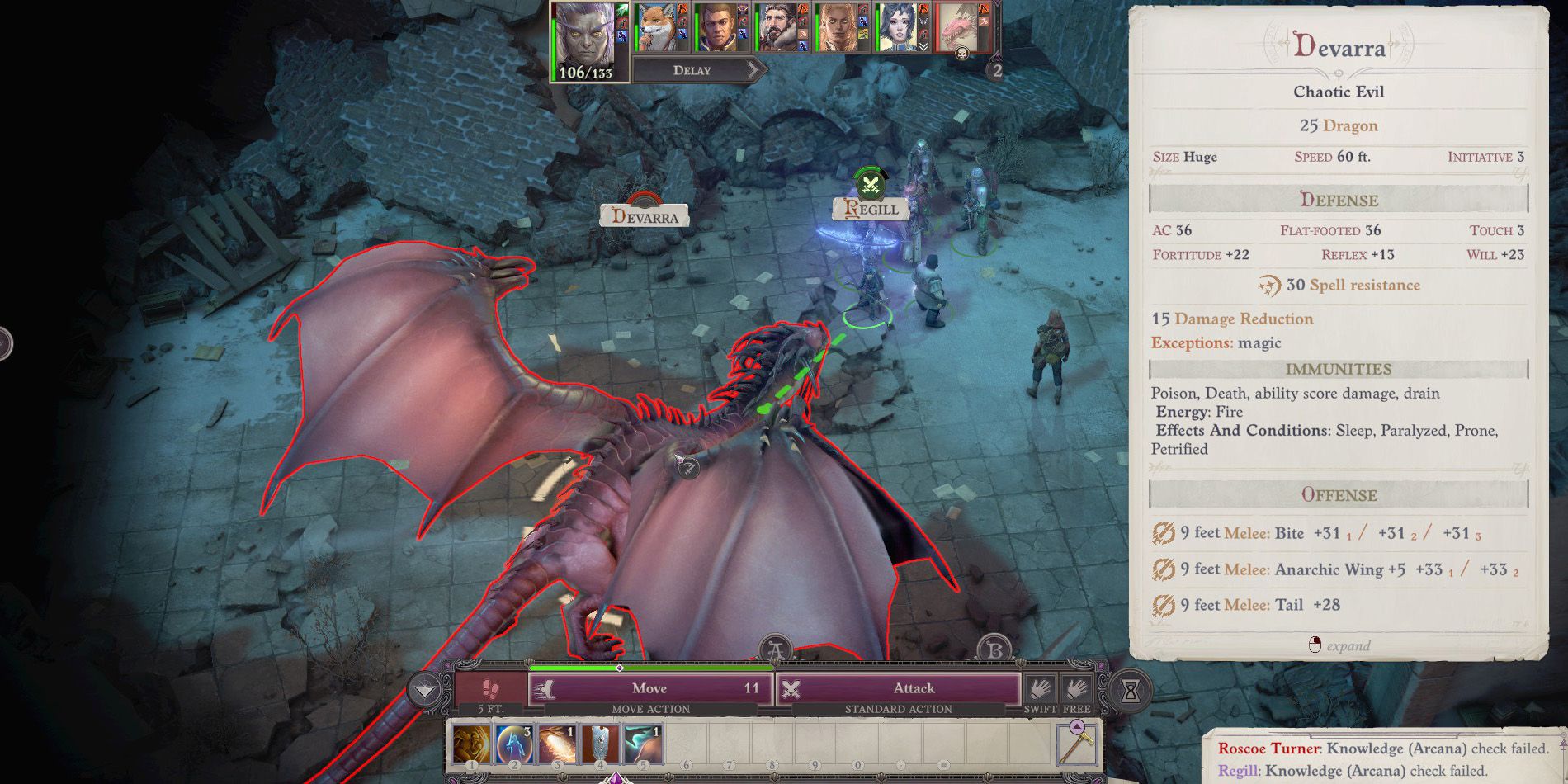Activate the teal swirl ability in slot 5
The width and height of the screenshot is (1568, 784).
(643, 744)
